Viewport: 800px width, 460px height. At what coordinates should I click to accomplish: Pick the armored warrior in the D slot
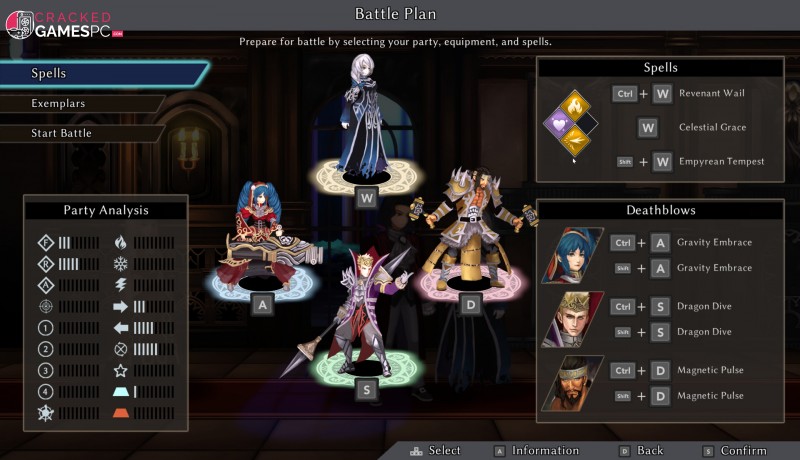pyautogui.click(x=470, y=235)
